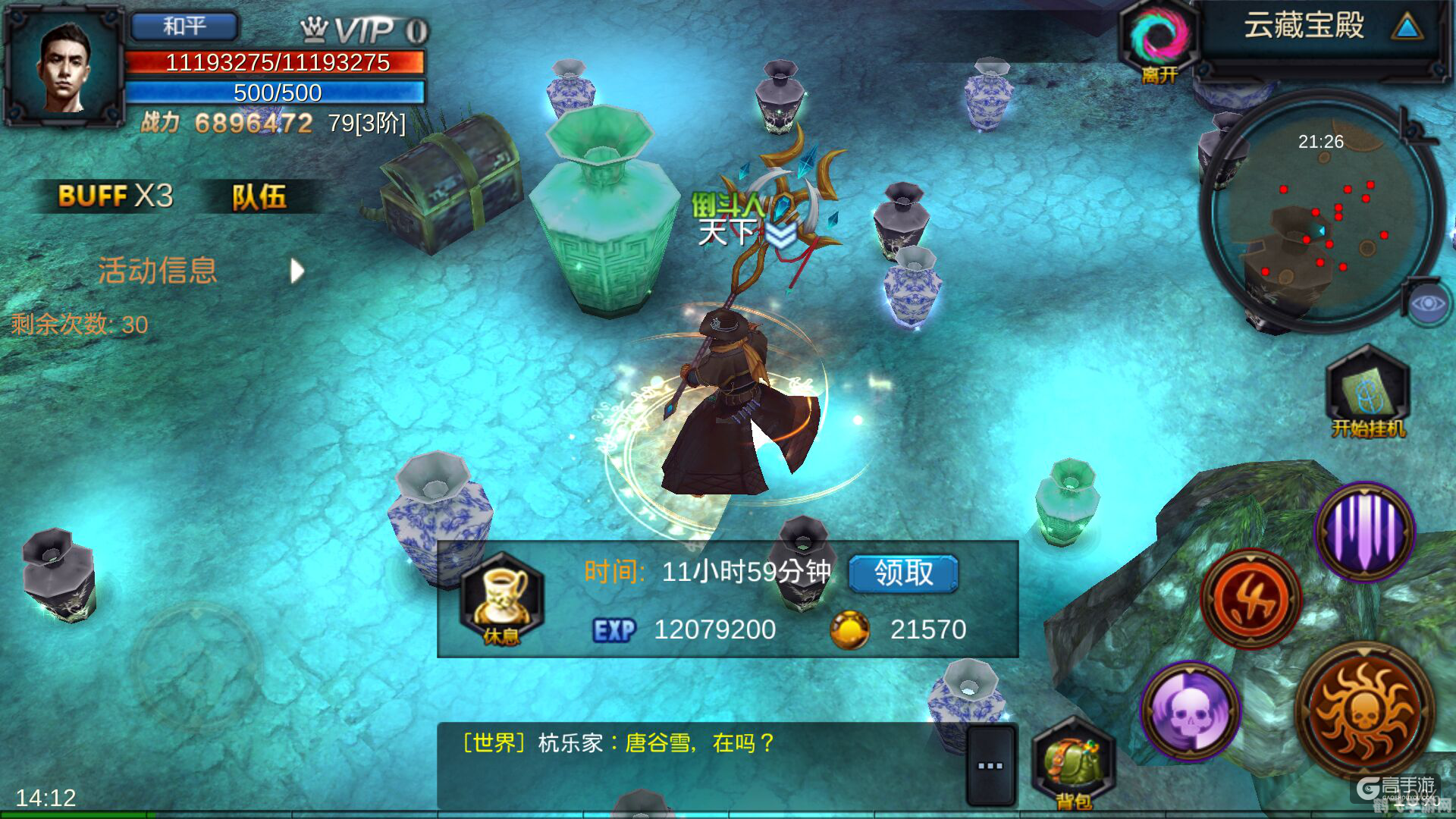Use the red lightning rune skill
This screenshot has width=1456, height=819.
1251,599
